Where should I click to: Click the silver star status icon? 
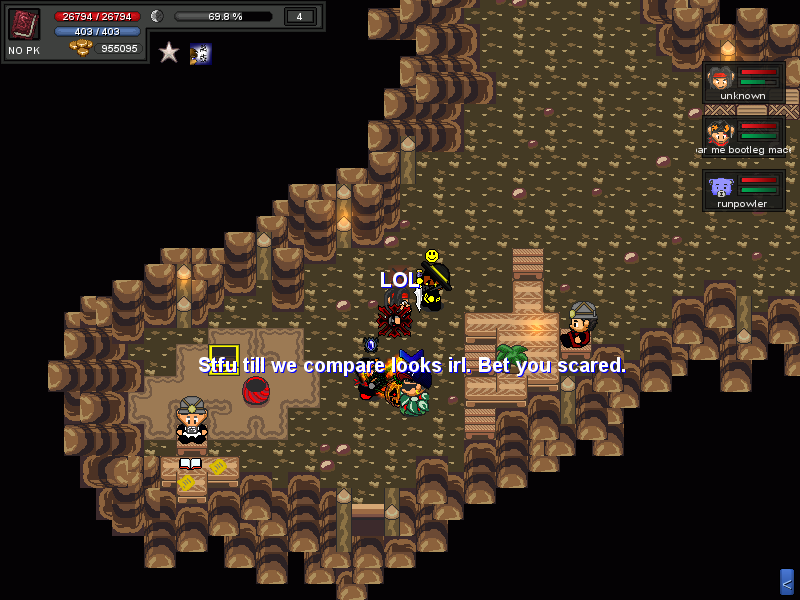(169, 52)
